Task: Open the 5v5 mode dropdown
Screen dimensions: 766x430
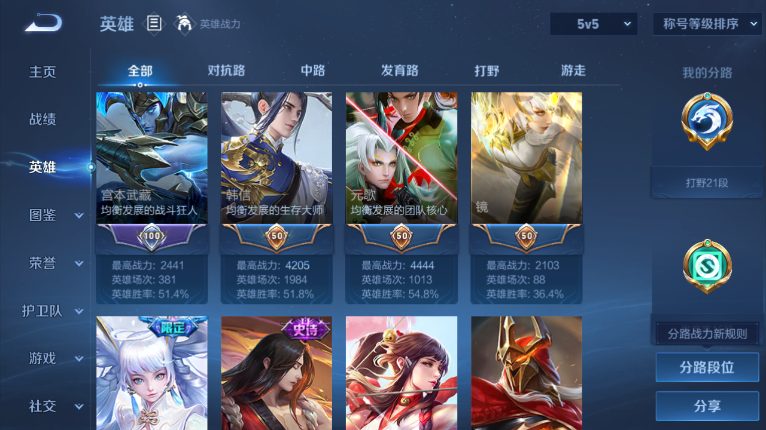Action: tap(593, 24)
